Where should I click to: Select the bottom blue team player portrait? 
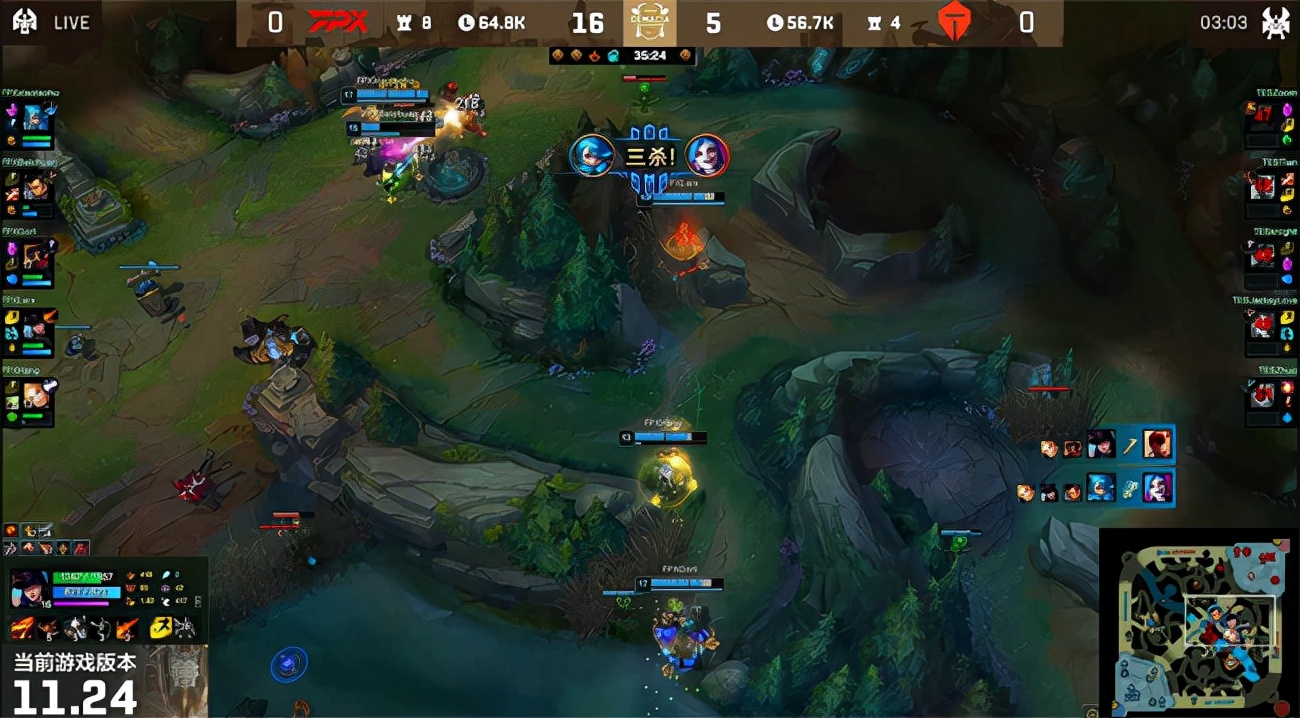(37, 392)
